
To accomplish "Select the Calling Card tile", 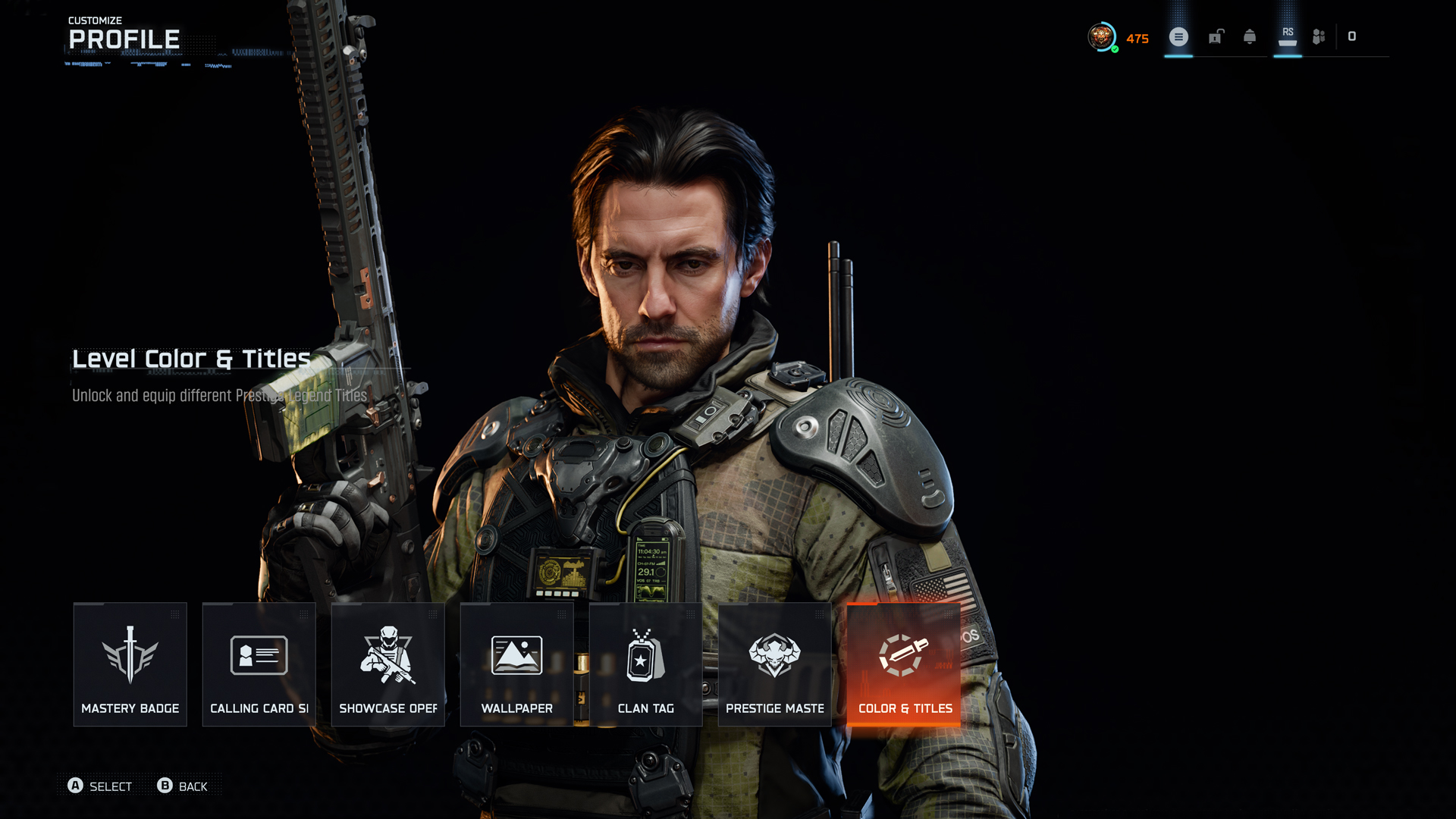I will [259, 664].
